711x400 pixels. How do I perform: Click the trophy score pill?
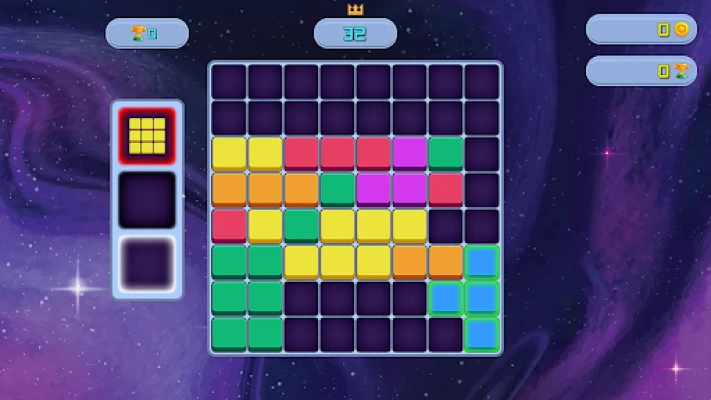[146, 34]
